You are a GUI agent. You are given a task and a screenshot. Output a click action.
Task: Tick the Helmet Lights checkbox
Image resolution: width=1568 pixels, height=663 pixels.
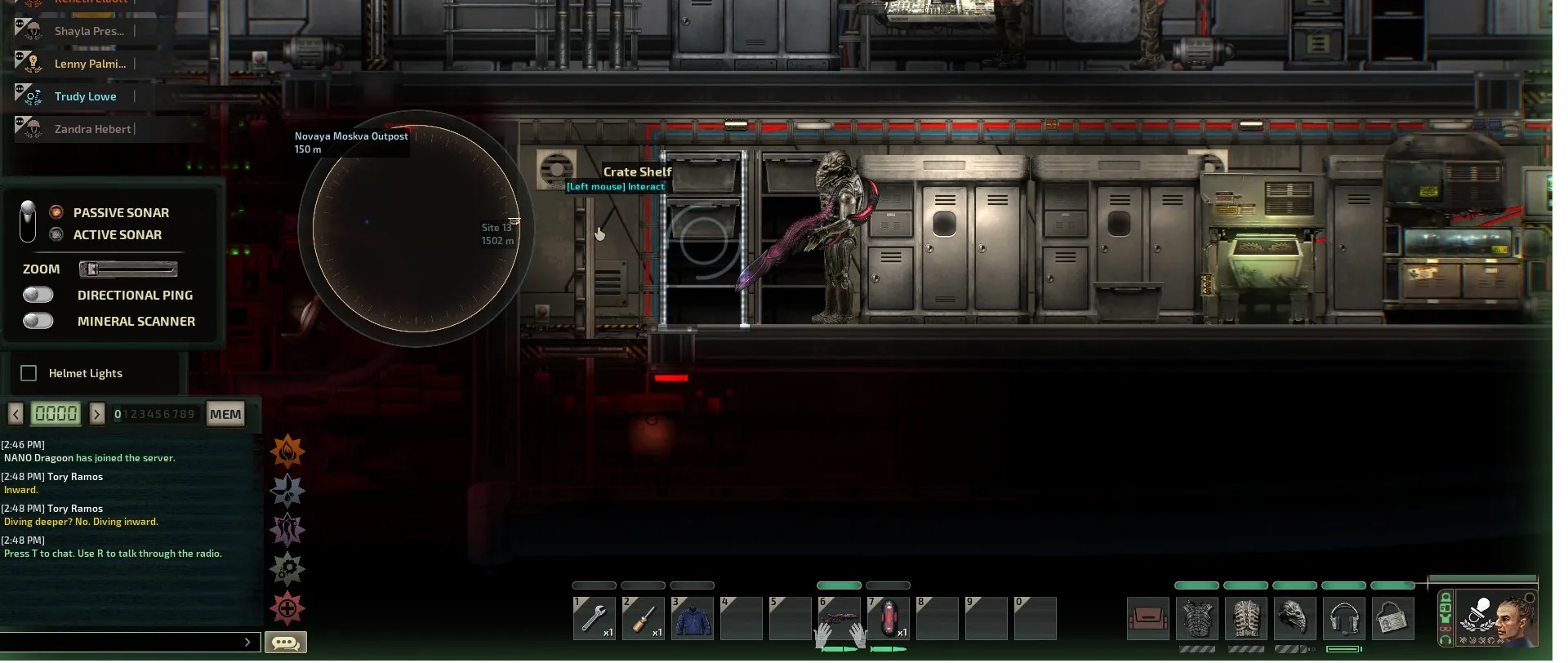(29, 373)
